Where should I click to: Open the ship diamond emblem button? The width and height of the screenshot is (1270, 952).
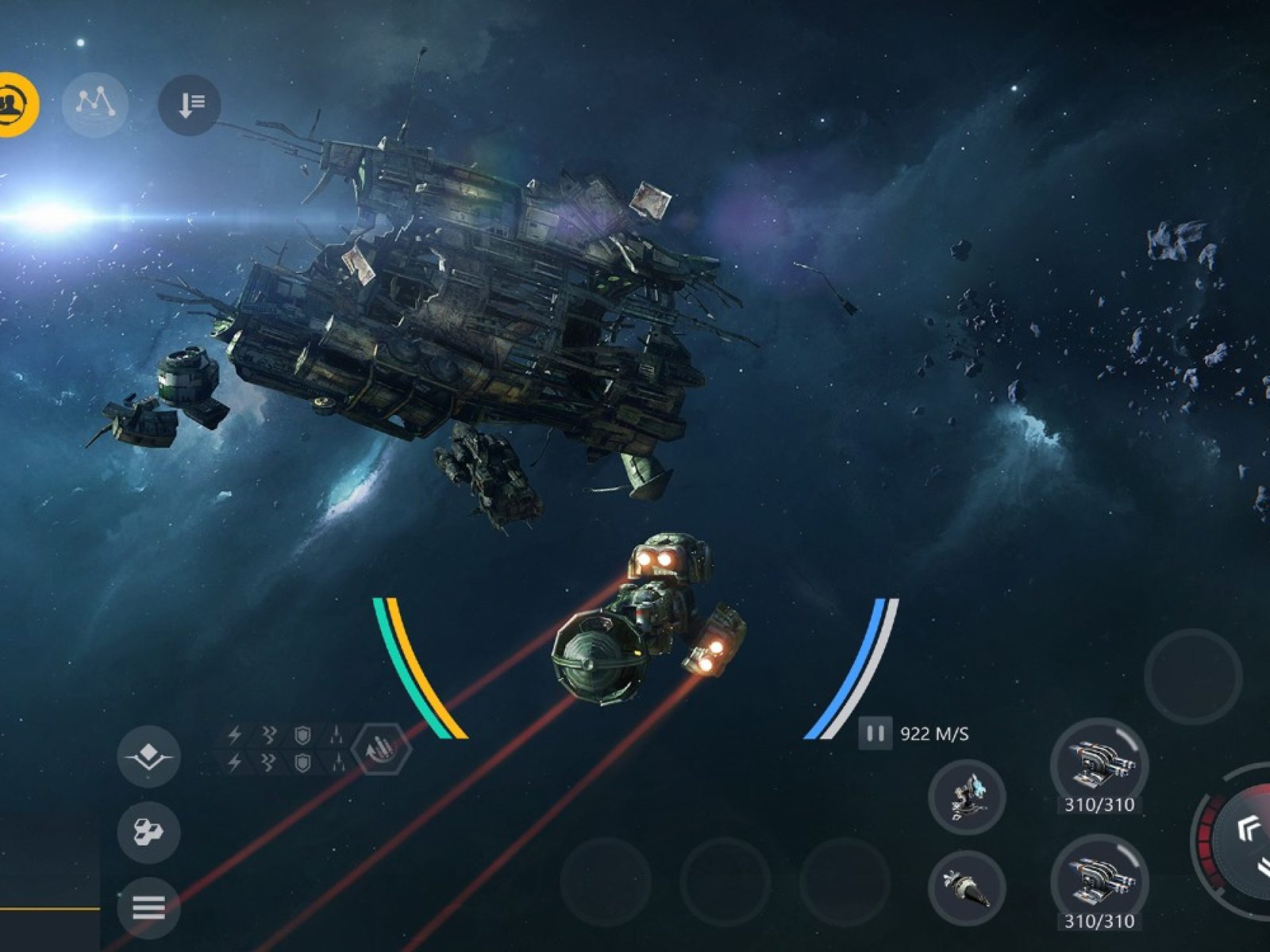148,756
